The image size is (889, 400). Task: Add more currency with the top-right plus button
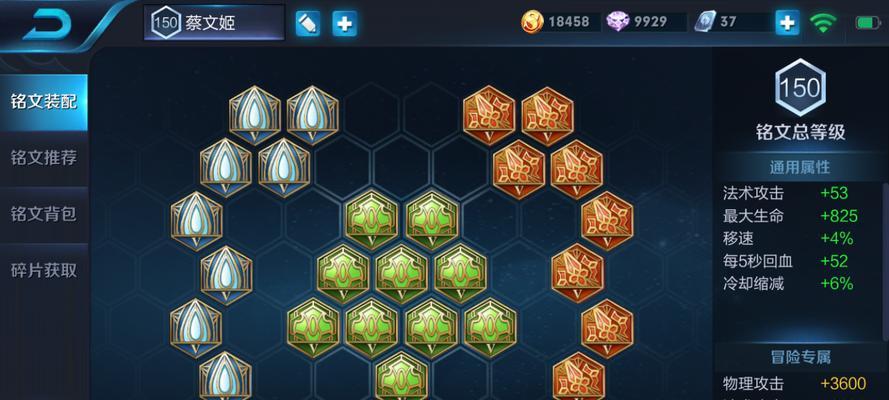coord(788,22)
